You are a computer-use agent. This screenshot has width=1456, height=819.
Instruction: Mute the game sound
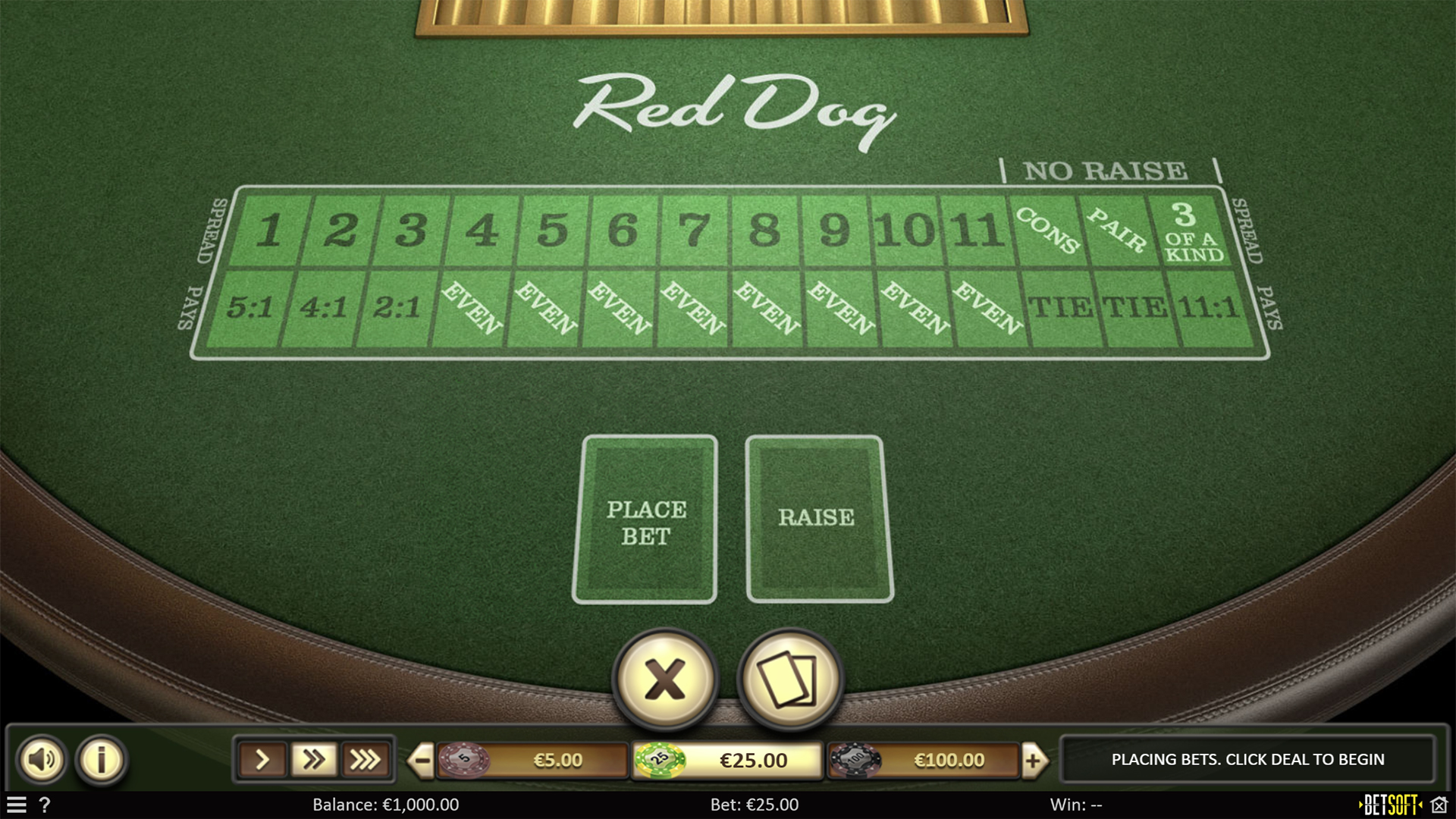coord(43,759)
